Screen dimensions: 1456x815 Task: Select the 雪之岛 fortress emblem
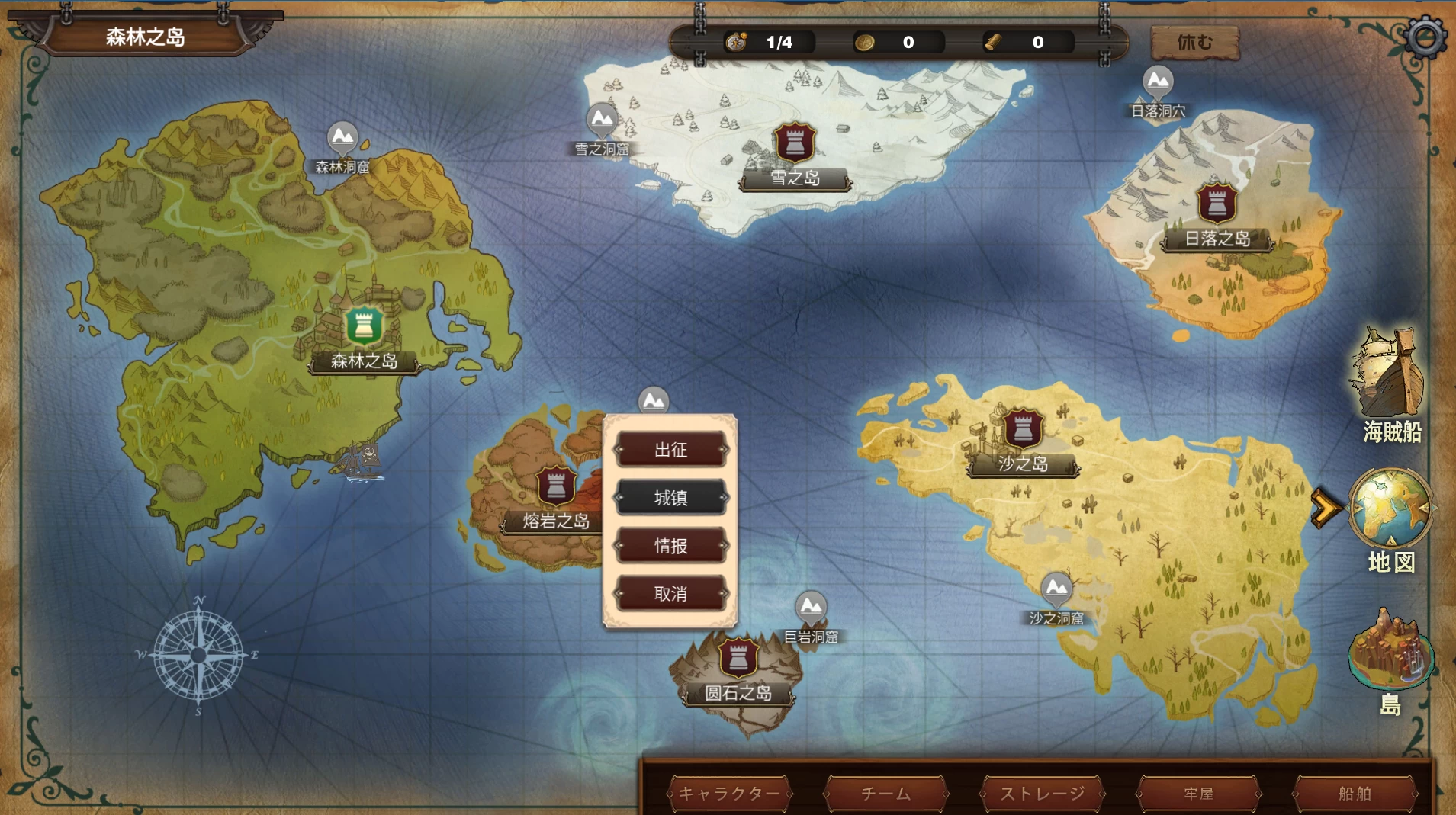point(794,142)
